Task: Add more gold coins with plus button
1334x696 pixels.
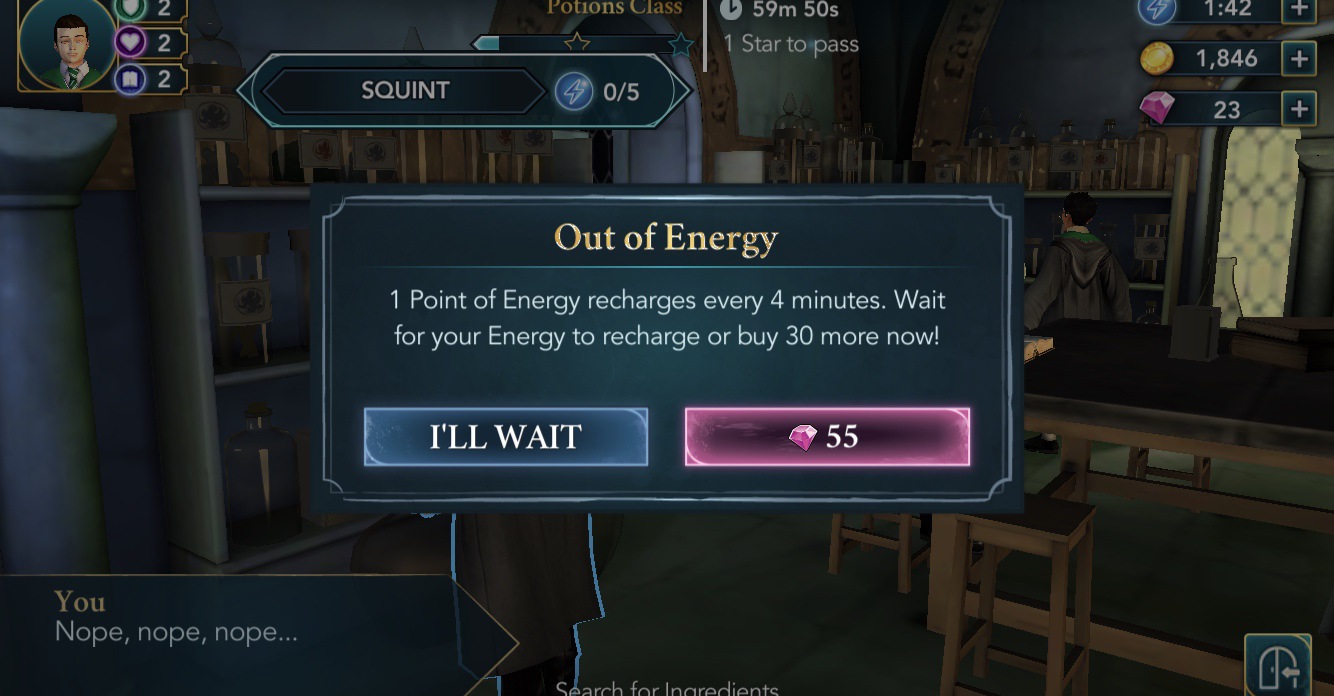Action: click(x=1298, y=59)
